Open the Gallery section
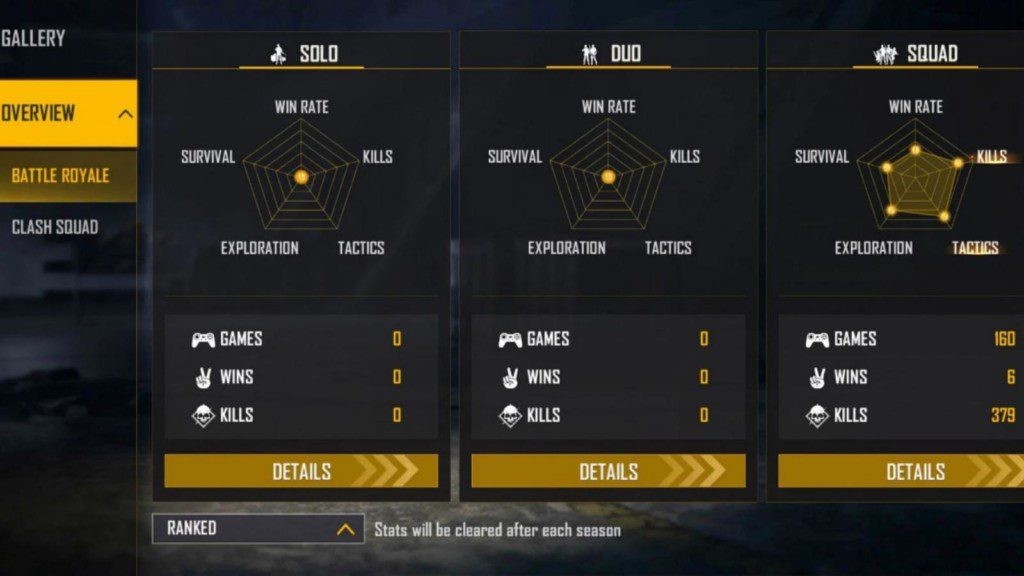This screenshot has width=1024, height=576. tap(34, 39)
